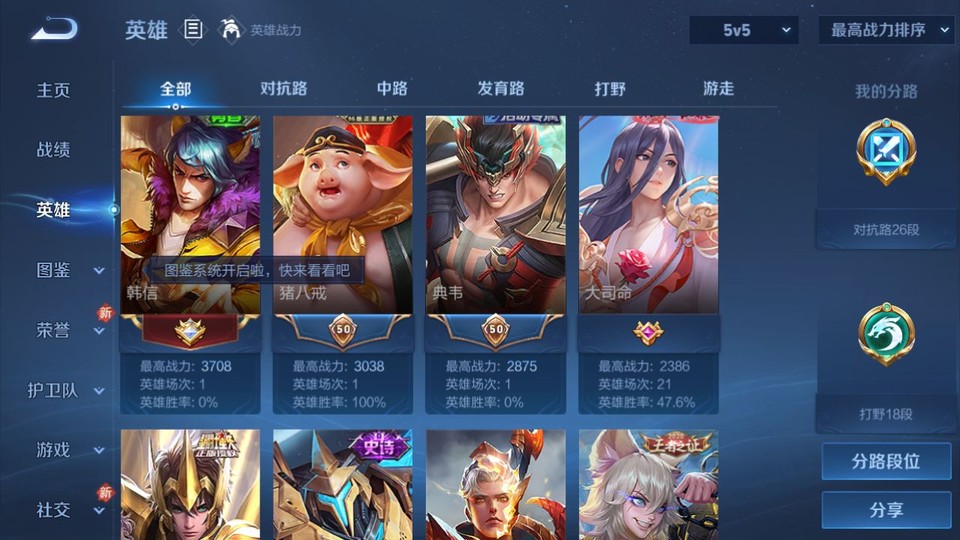The height and width of the screenshot is (540, 960).
Task: Switch to the 游走 tab
Action: click(x=718, y=88)
